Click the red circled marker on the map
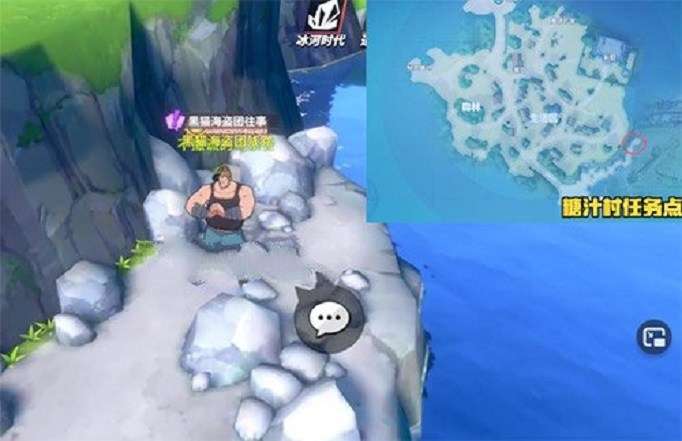This screenshot has width=682, height=441. tap(633, 143)
